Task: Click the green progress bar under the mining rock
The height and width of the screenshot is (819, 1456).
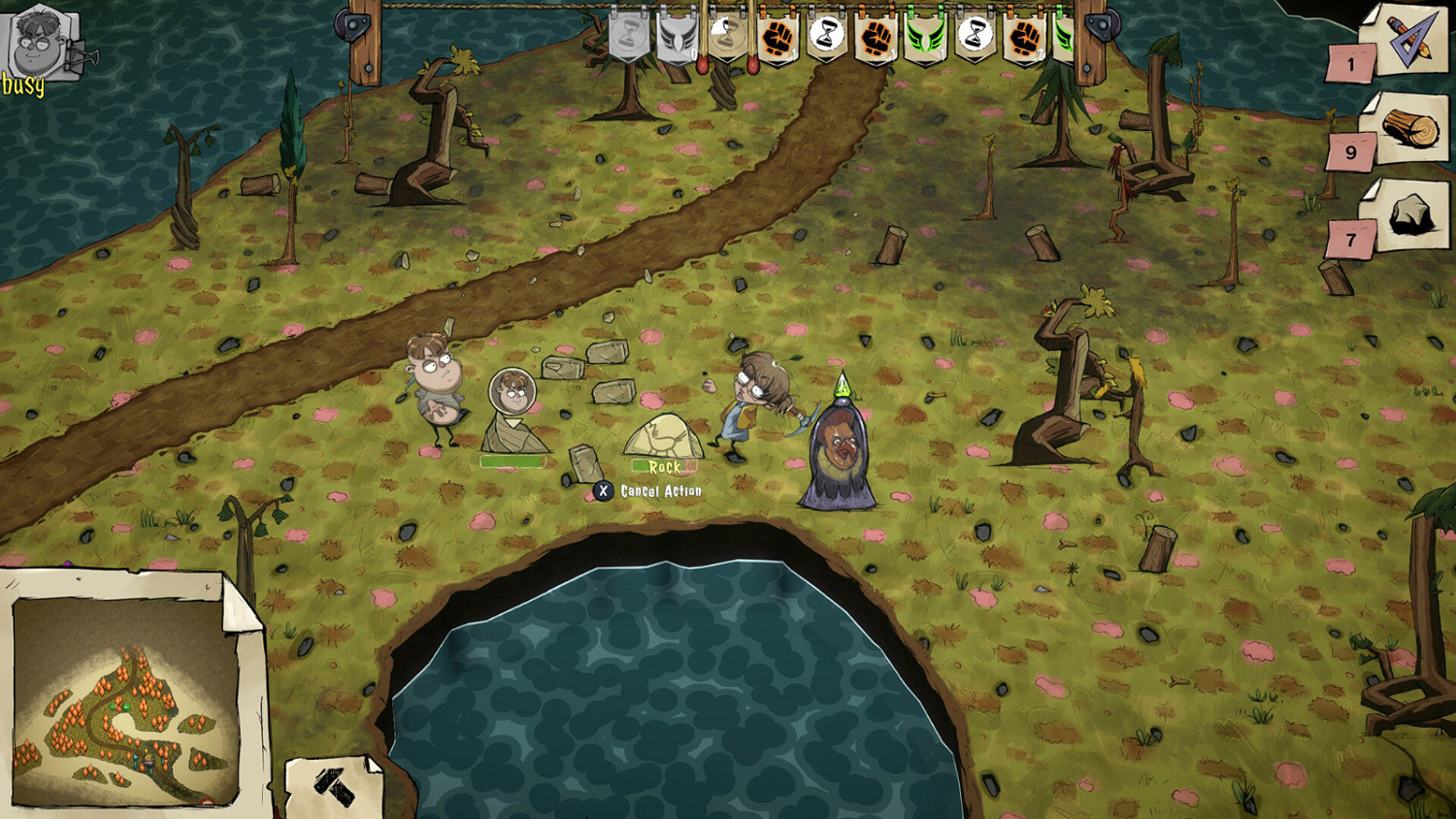Action: click(x=514, y=462)
